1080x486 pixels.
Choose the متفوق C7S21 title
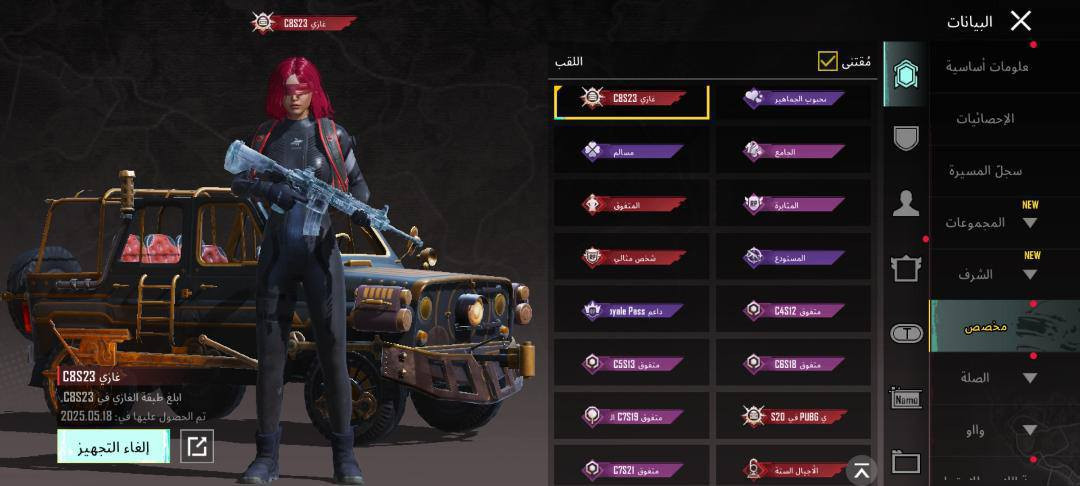click(x=632, y=469)
